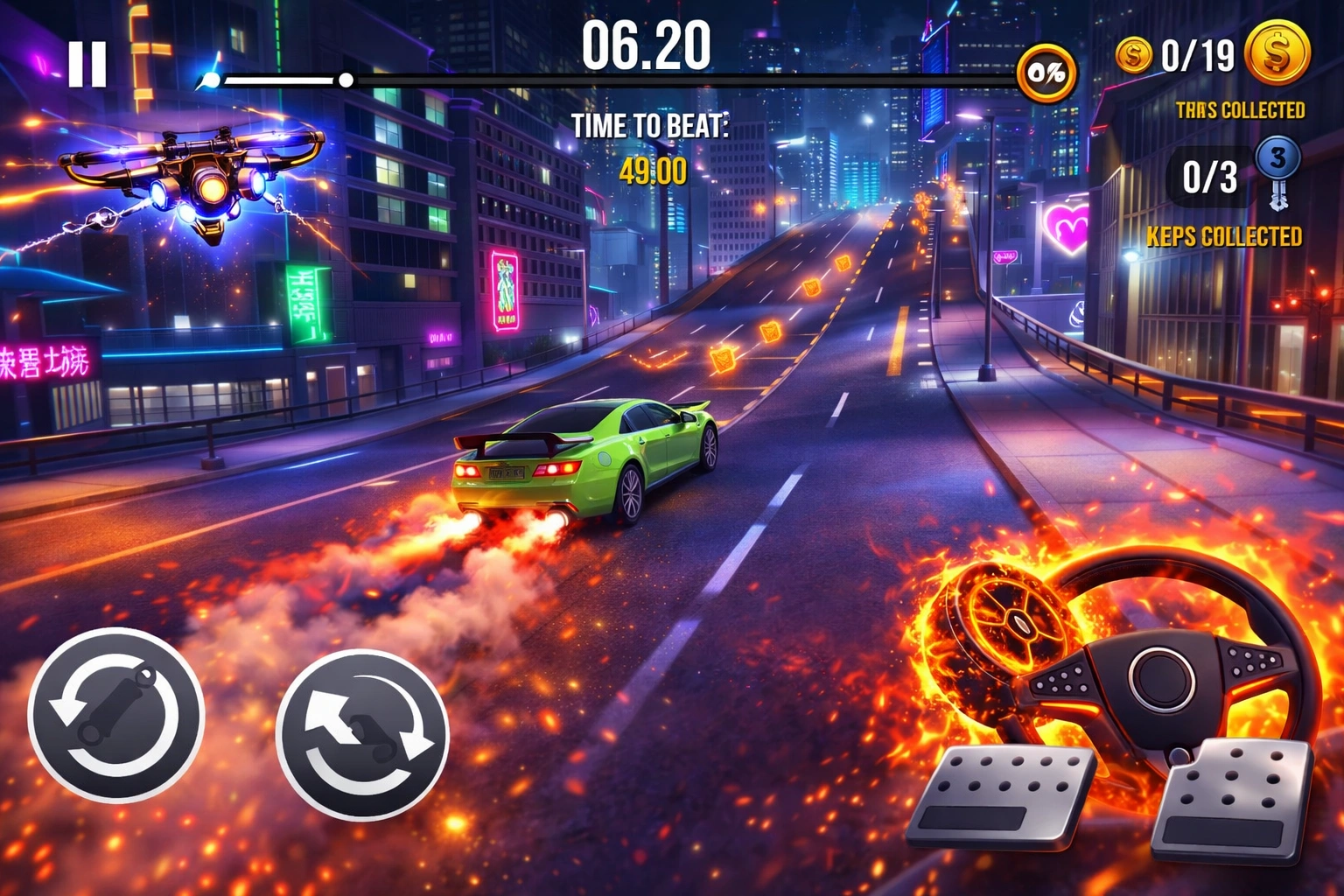Click the large gold dollar coin icon
This screenshot has width=1344, height=896.
point(1277,52)
